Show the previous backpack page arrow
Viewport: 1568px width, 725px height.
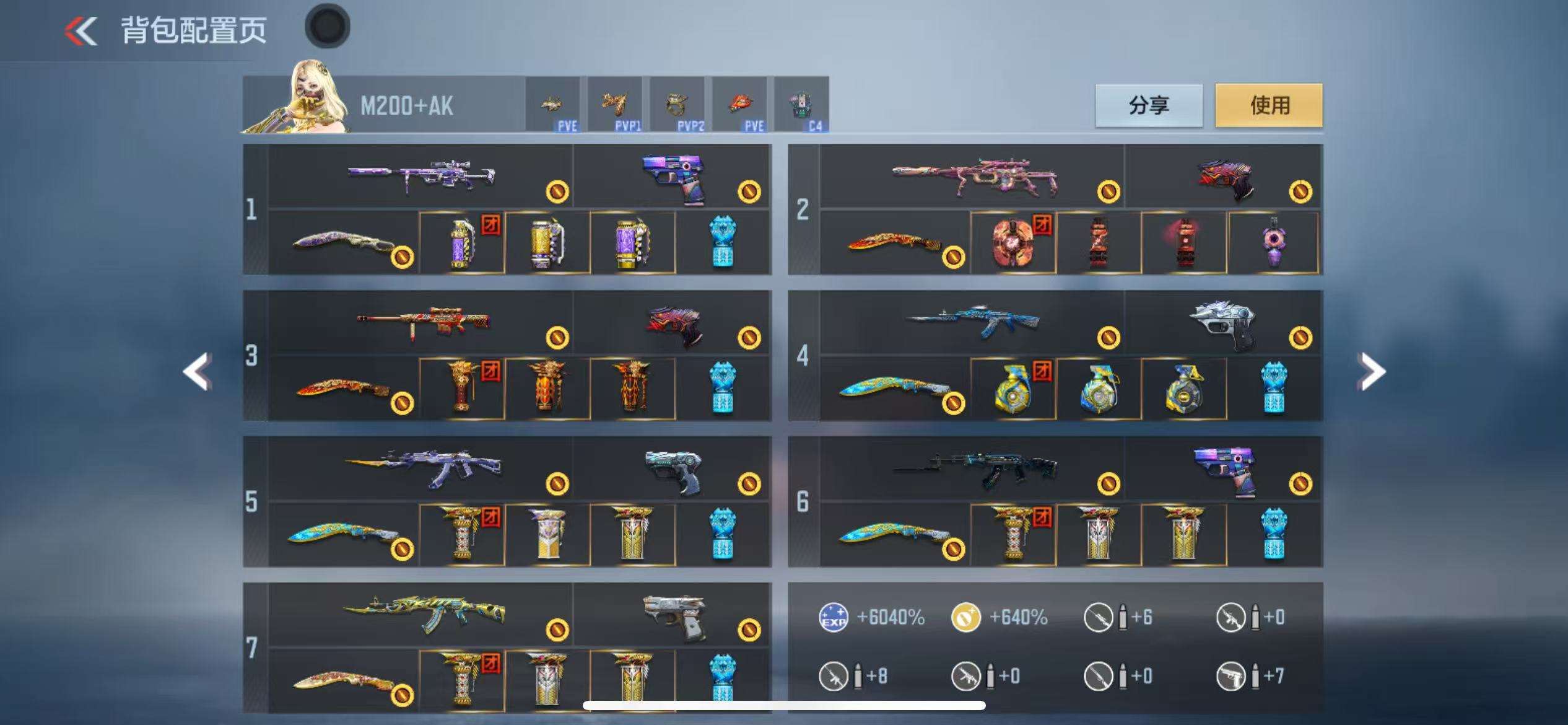pyautogui.click(x=198, y=371)
